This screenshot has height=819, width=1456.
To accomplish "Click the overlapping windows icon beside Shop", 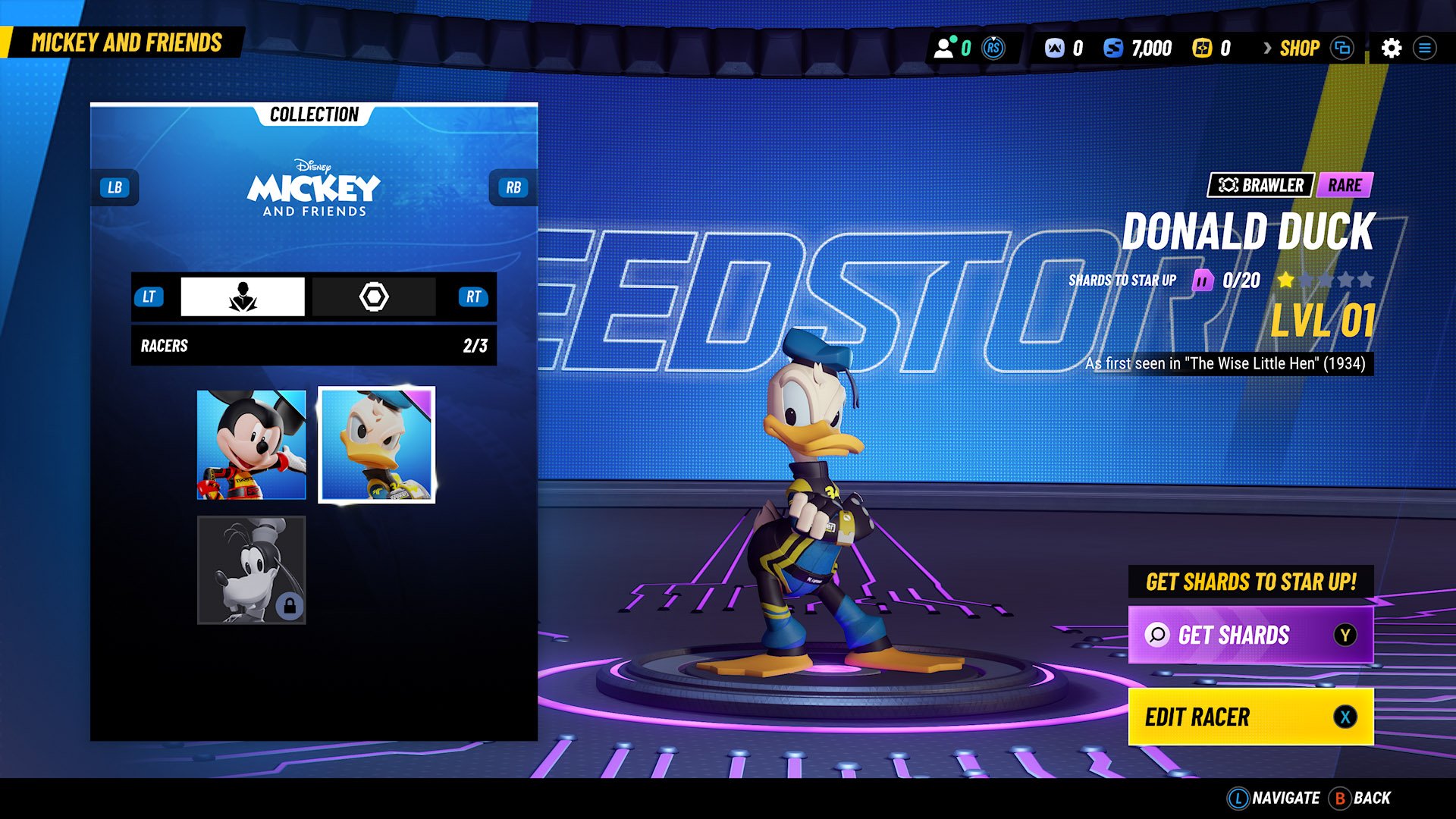I will point(1342,49).
